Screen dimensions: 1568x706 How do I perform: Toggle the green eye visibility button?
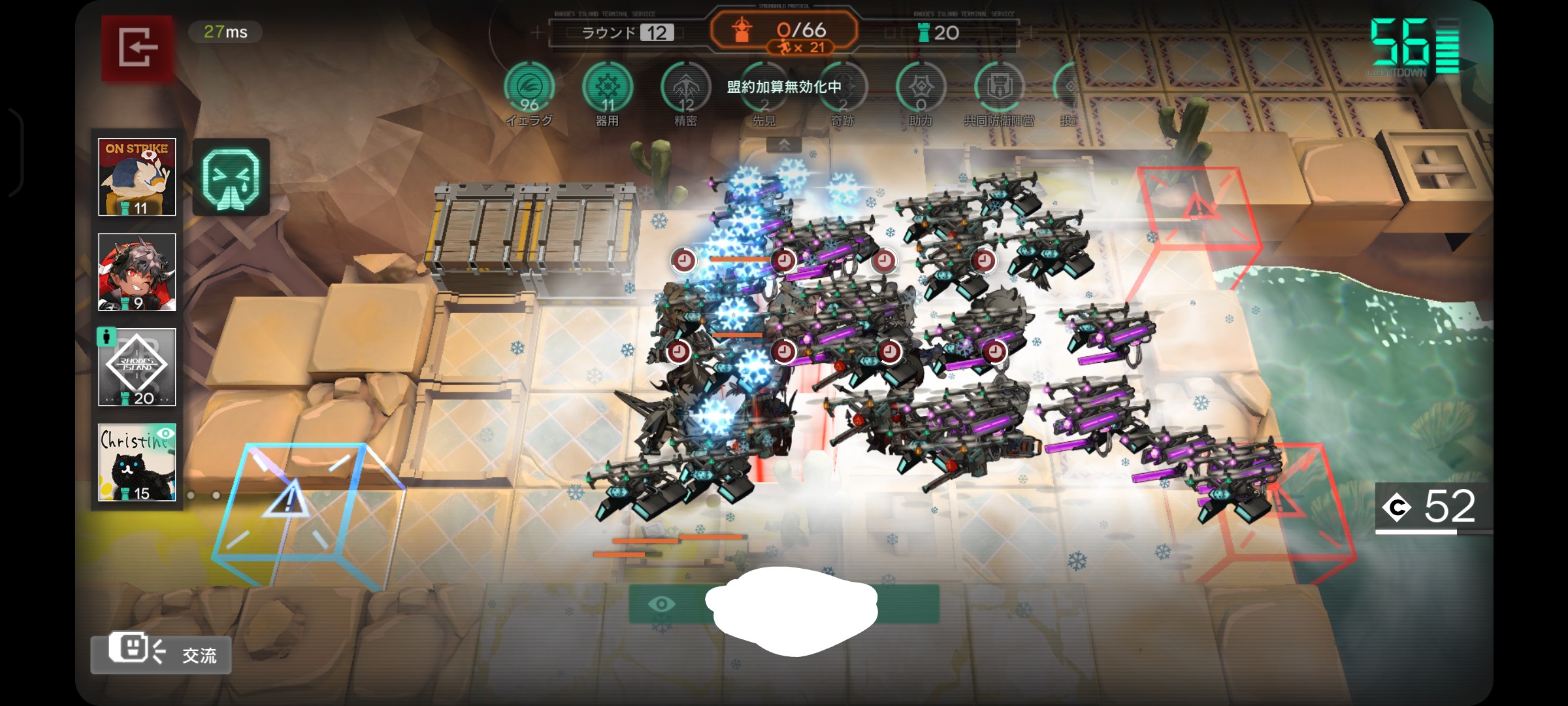coord(662,604)
